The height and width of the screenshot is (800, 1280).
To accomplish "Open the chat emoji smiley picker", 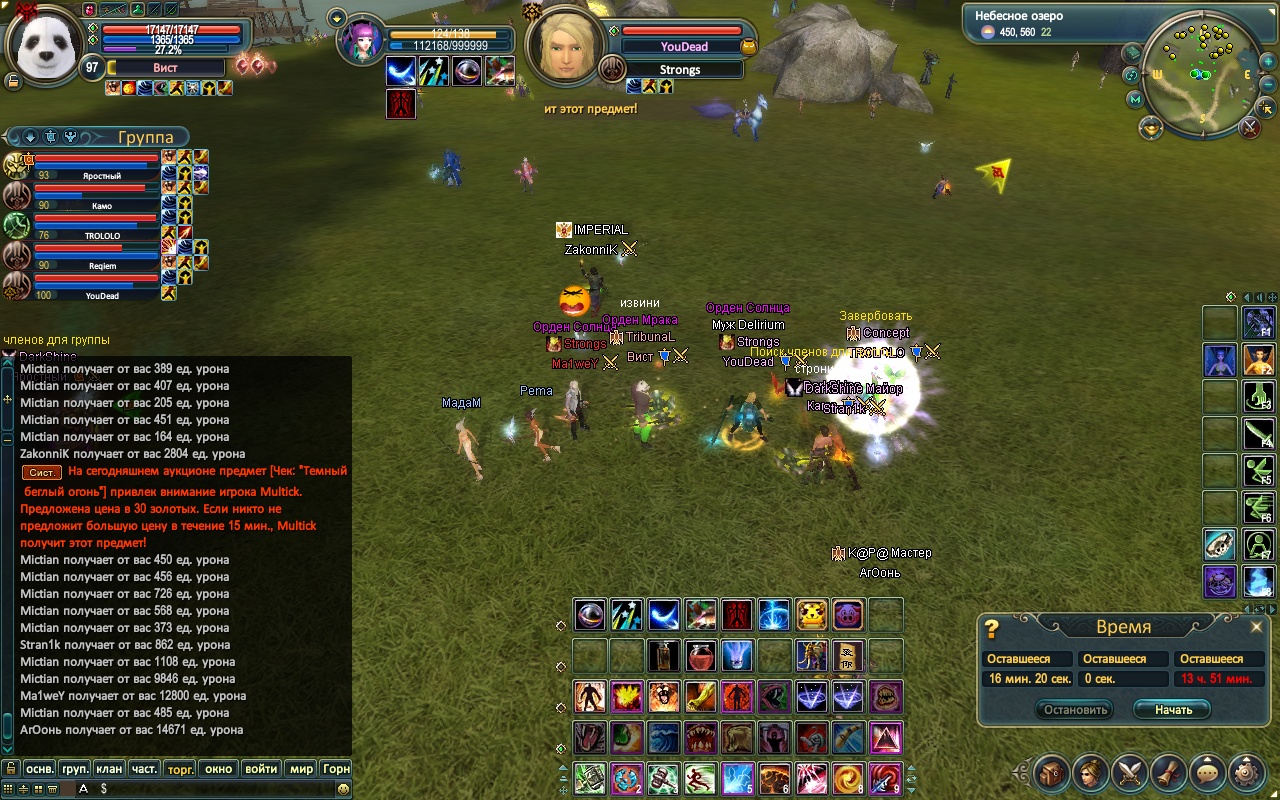I will coord(344,789).
